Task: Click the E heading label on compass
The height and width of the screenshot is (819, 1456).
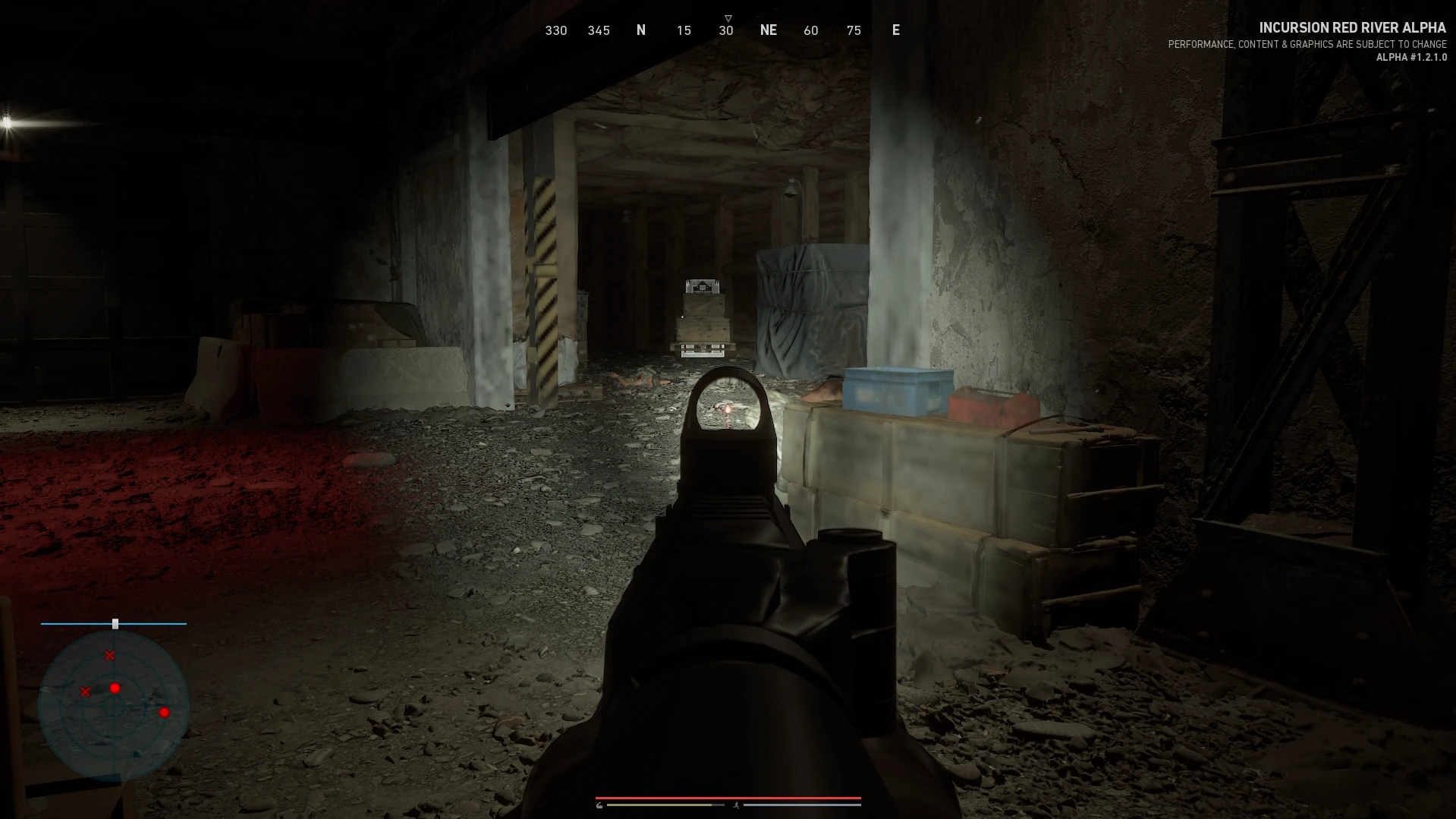Action: [895, 30]
